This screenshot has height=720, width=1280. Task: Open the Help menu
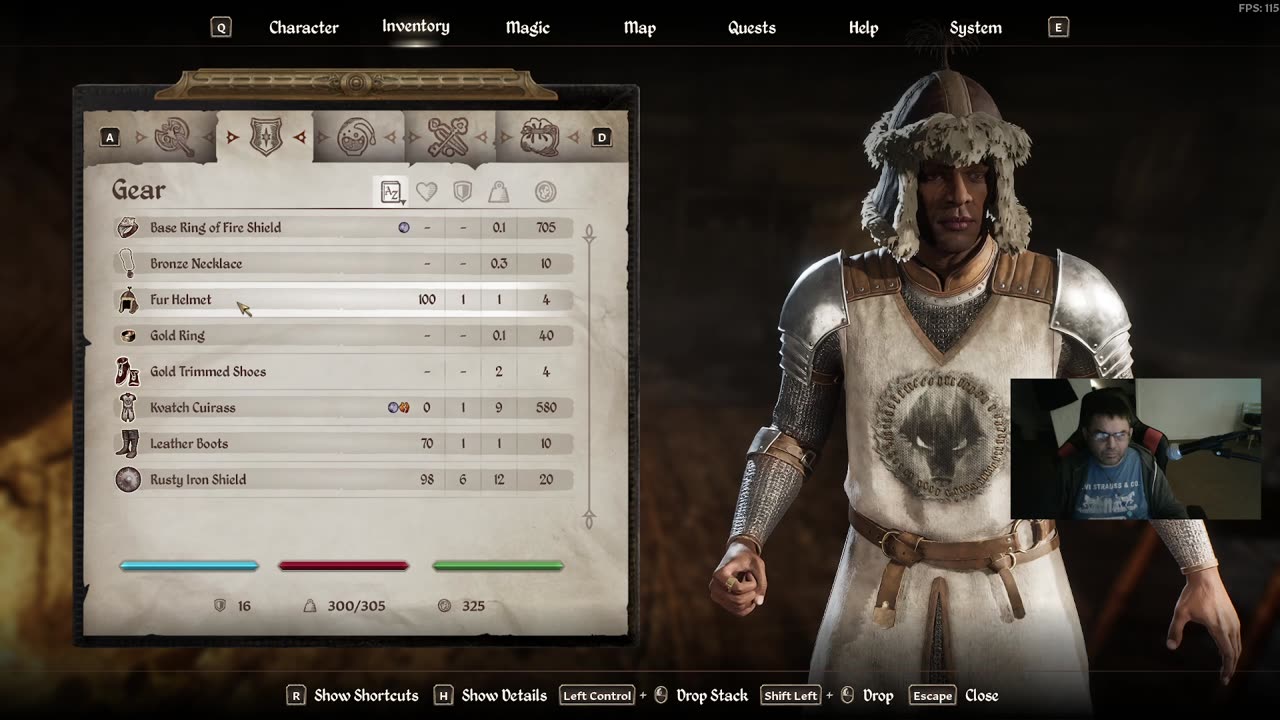[863, 28]
